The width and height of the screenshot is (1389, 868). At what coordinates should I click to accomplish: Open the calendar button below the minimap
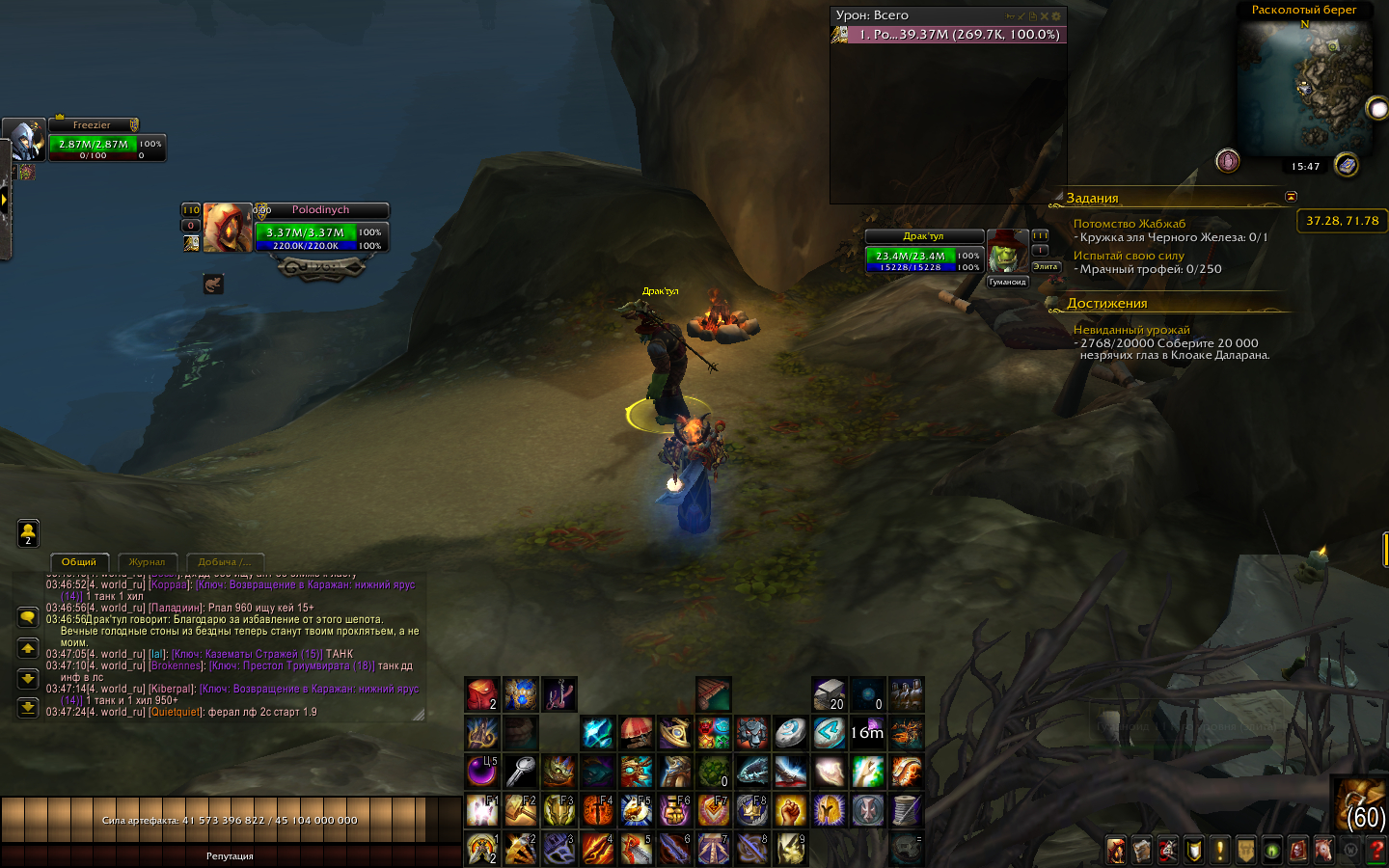(x=1347, y=165)
